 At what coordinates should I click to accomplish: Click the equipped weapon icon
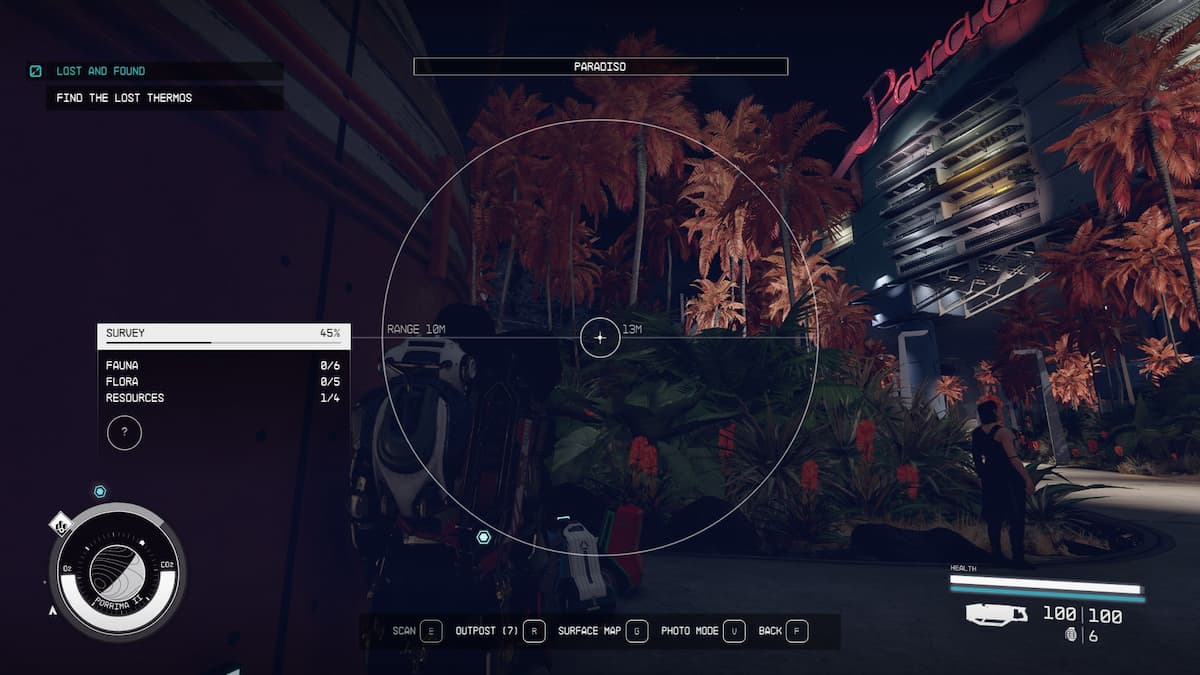[997, 615]
